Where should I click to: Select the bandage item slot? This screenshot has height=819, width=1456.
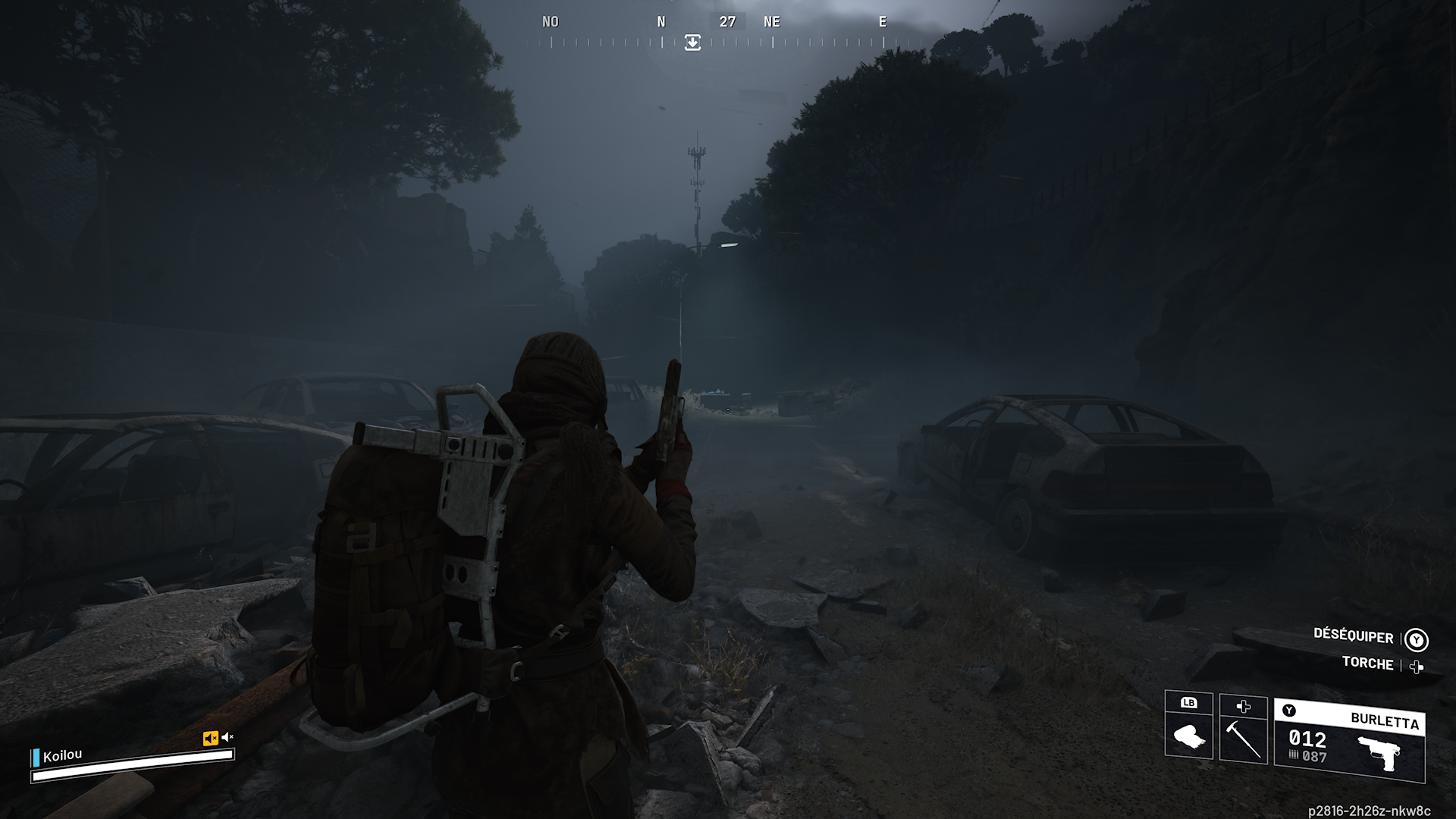pos(1188,726)
